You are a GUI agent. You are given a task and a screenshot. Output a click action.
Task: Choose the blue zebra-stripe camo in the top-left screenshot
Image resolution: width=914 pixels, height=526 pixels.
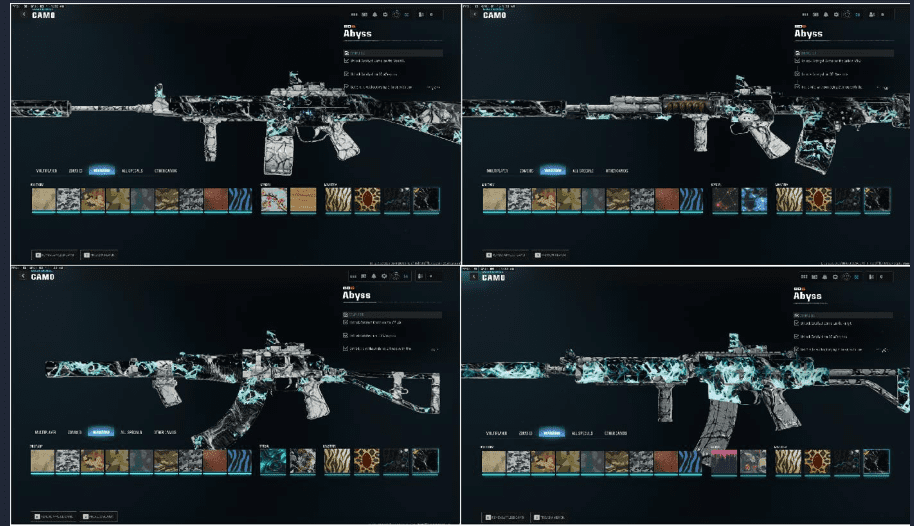coord(240,201)
